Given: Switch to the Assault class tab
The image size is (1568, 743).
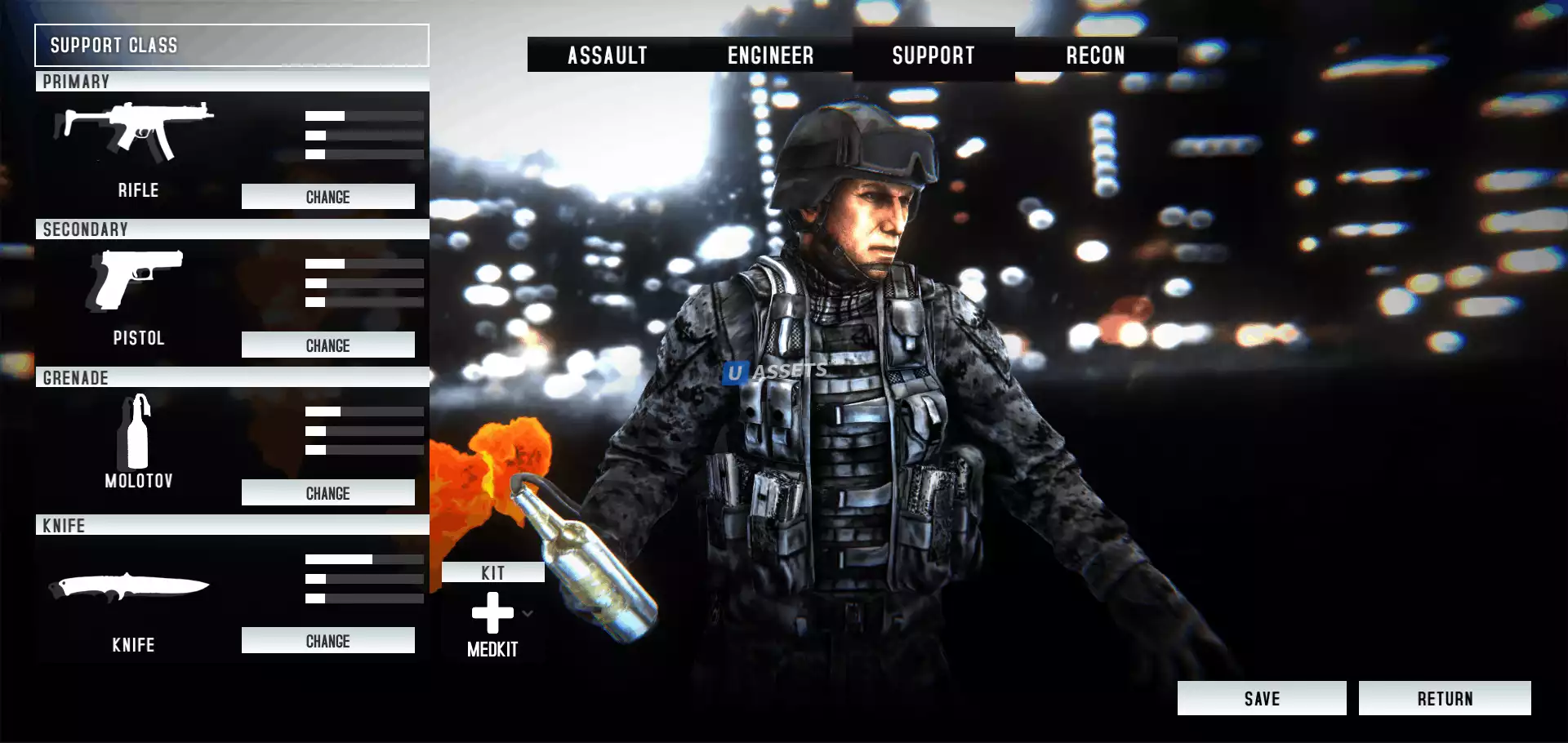Looking at the screenshot, I should click(608, 56).
